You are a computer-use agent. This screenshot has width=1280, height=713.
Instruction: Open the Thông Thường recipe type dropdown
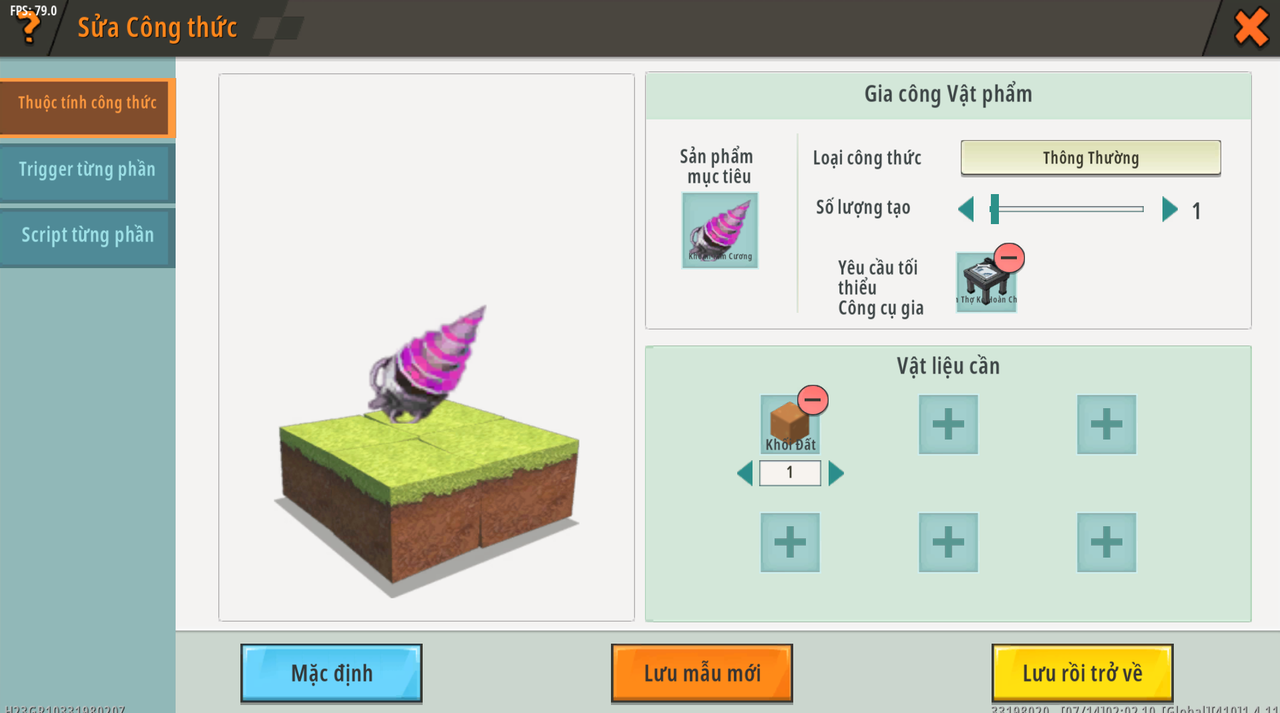click(x=1090, y=158)
